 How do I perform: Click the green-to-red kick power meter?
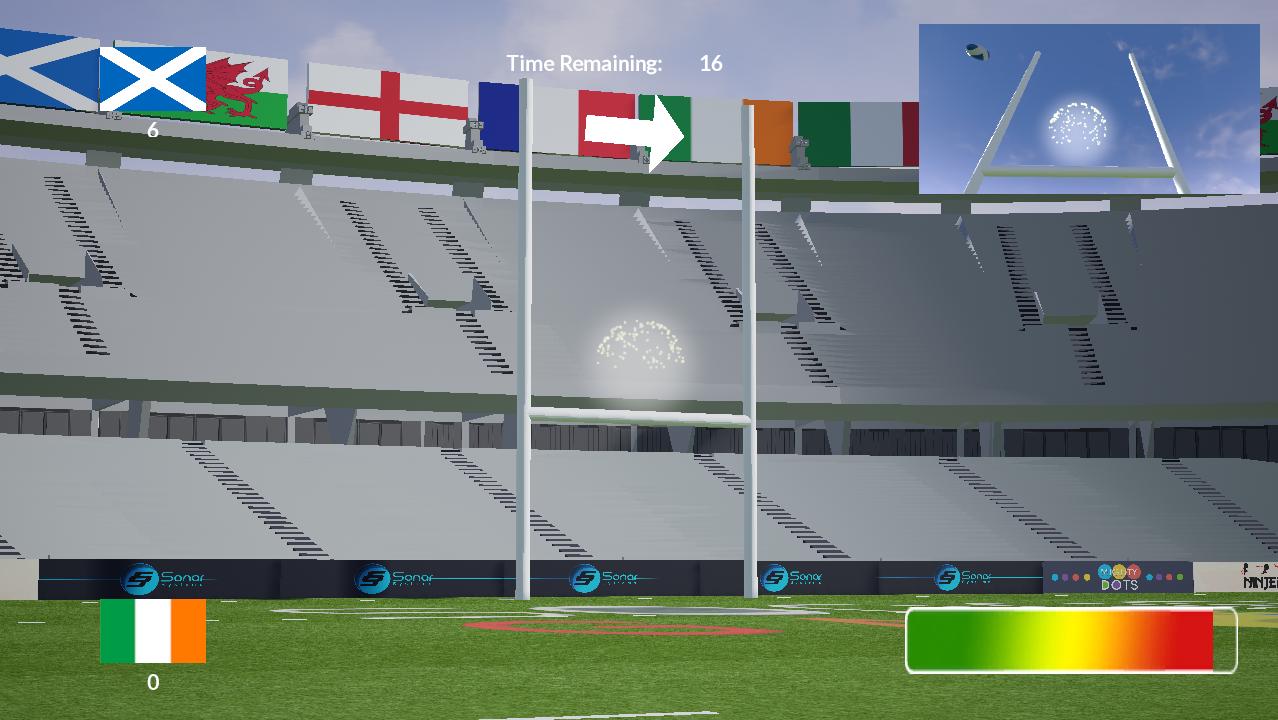point(1070,640)
